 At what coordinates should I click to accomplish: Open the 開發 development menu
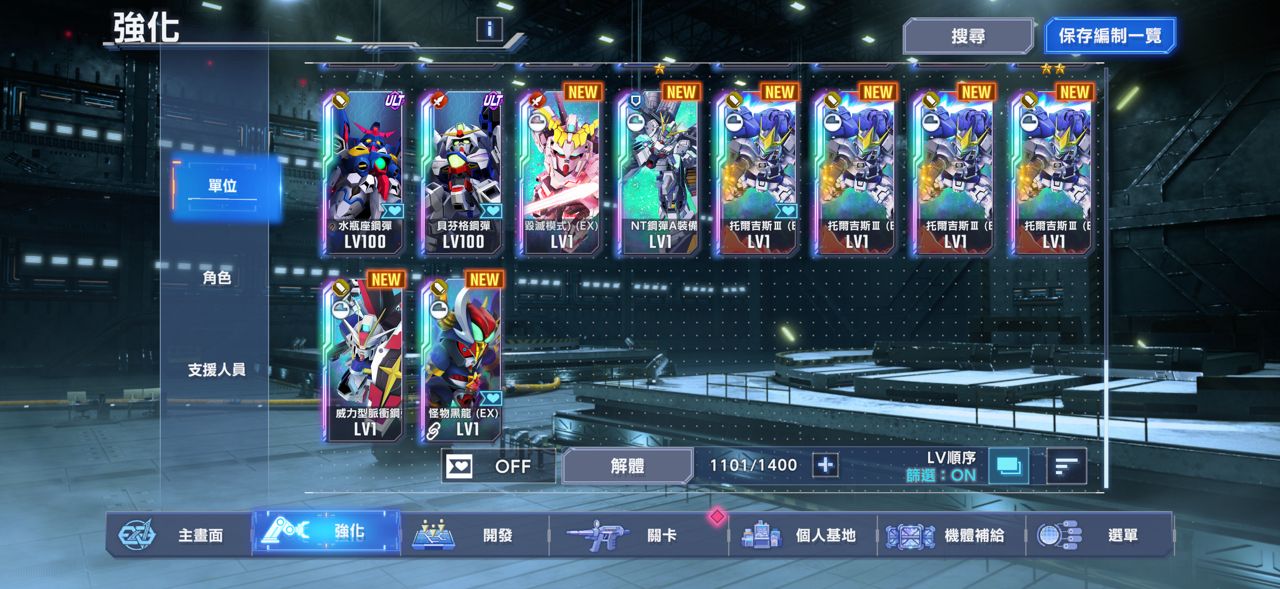click(475, 535)
